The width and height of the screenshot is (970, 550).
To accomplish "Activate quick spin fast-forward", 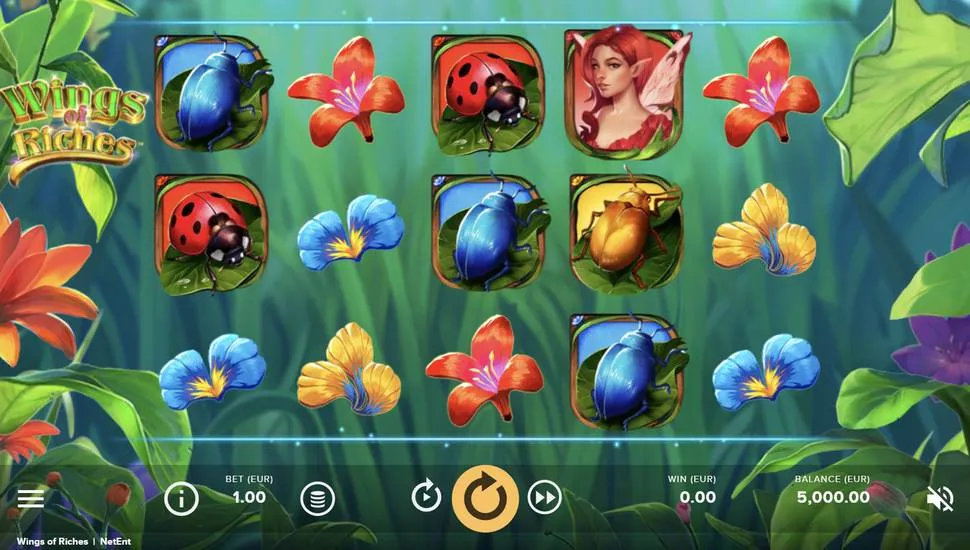I will pyautogui.click(x=544, y=496).
